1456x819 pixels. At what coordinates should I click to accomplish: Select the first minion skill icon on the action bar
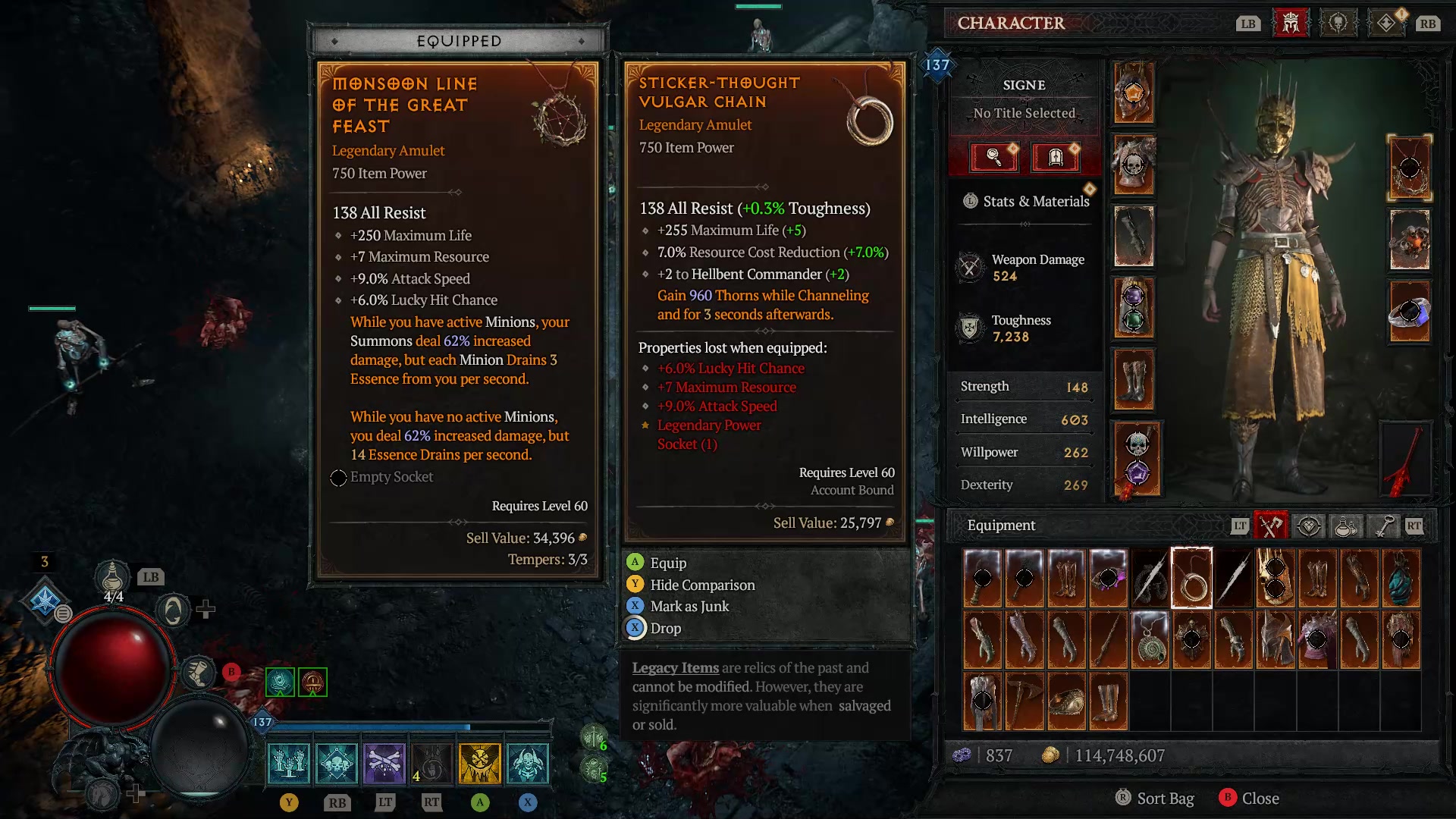pyautogui.click(x=288, y=762)
